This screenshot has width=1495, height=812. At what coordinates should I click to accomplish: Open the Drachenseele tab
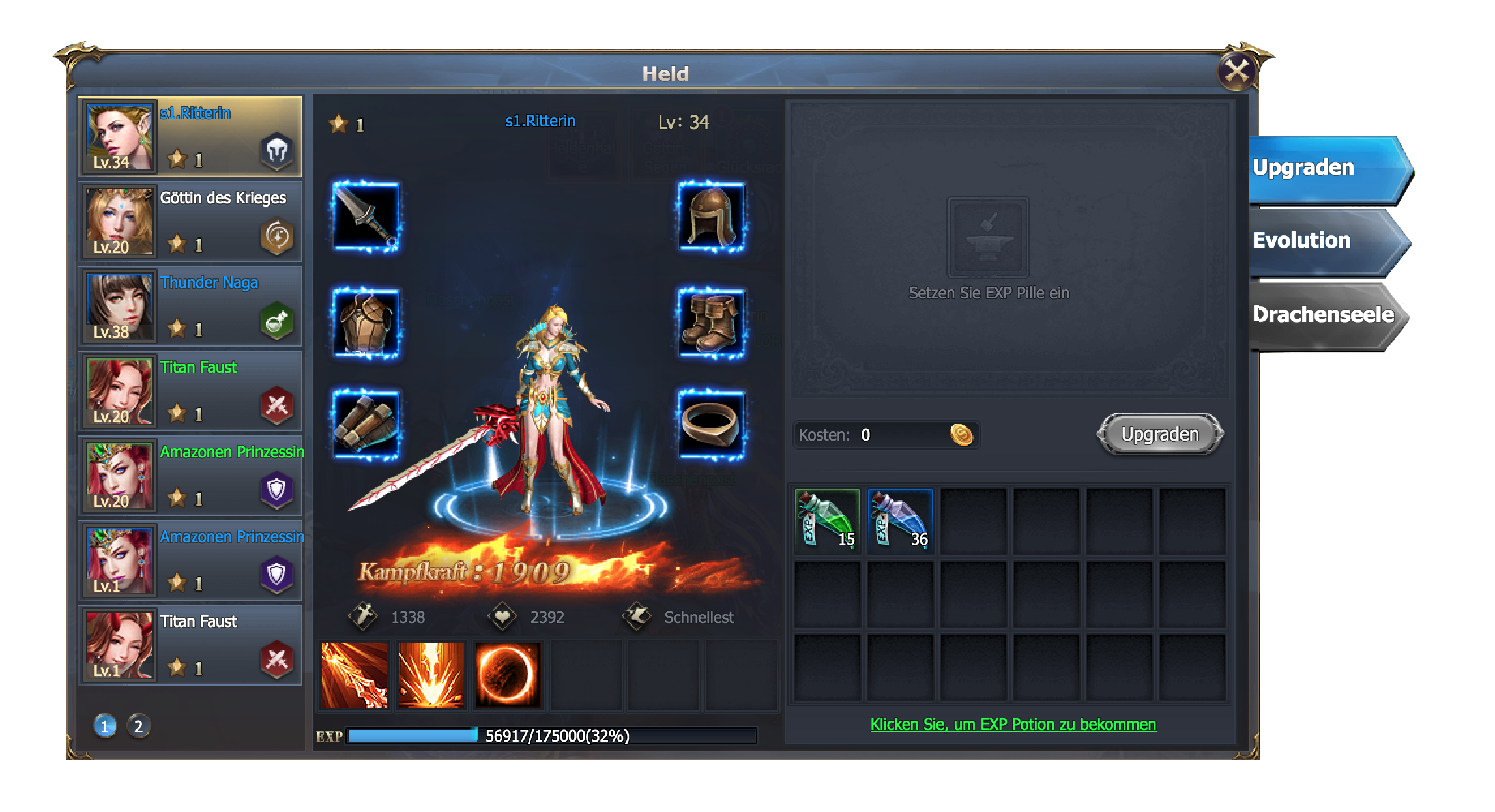(1323, 315)
